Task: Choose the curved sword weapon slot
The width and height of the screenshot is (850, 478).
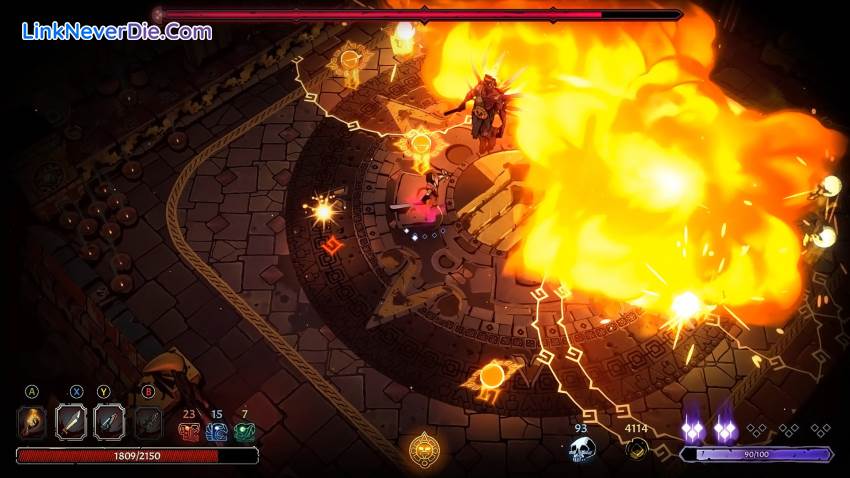Action: (x=71, y=422)
